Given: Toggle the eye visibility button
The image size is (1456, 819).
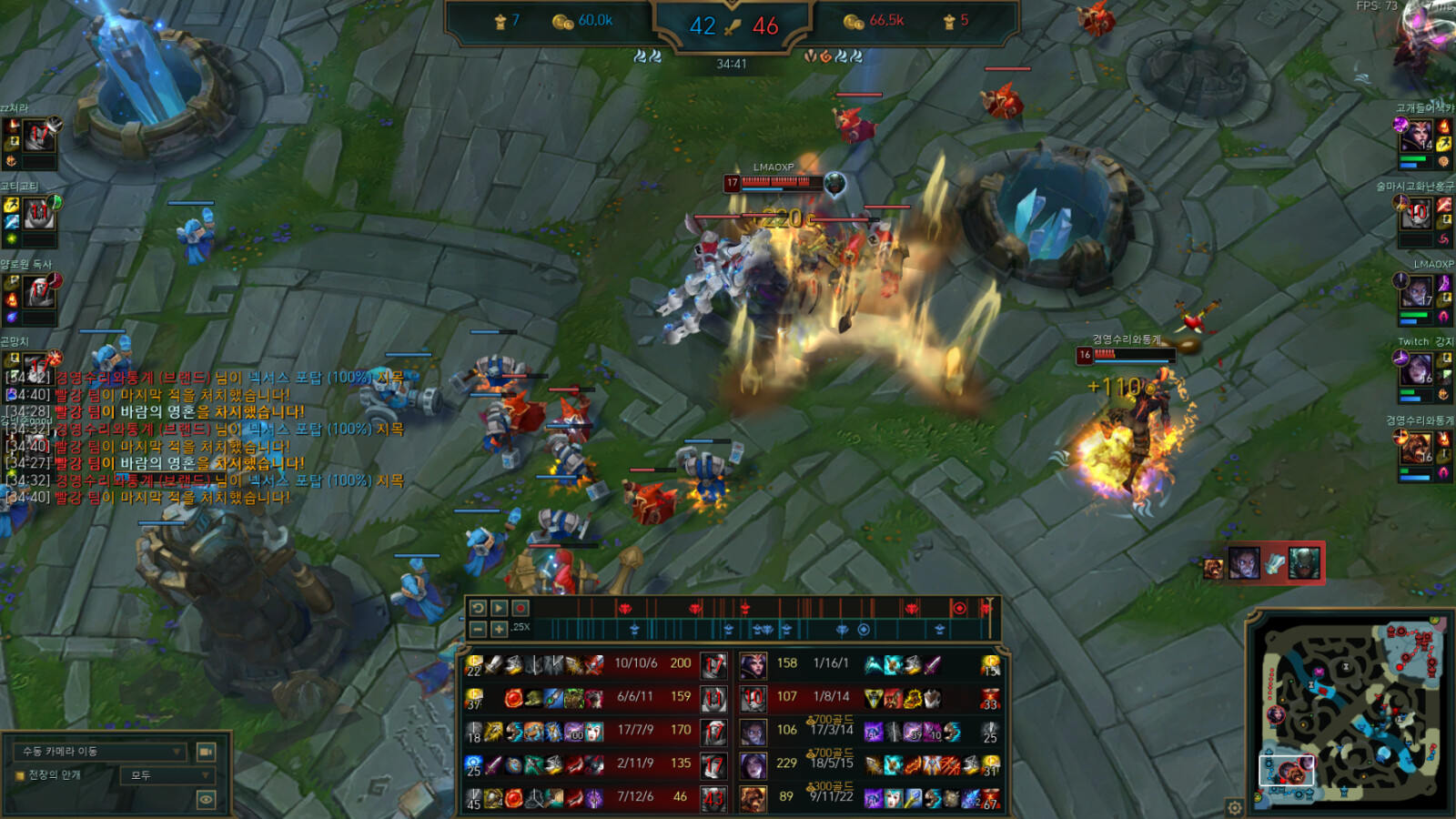Looking at the screenshot, I should tap(207, 800).
